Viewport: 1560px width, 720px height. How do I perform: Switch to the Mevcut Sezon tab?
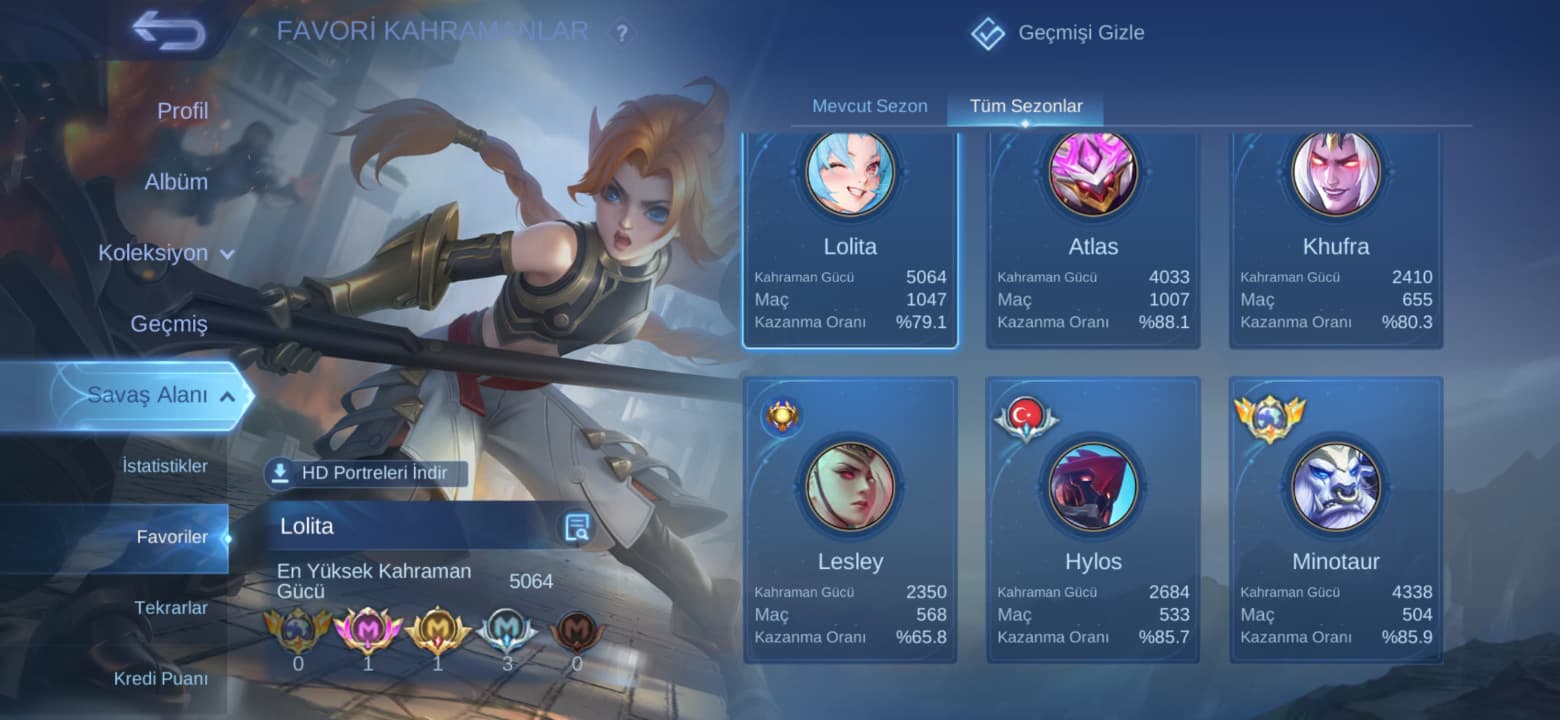(x=869, y=106)
